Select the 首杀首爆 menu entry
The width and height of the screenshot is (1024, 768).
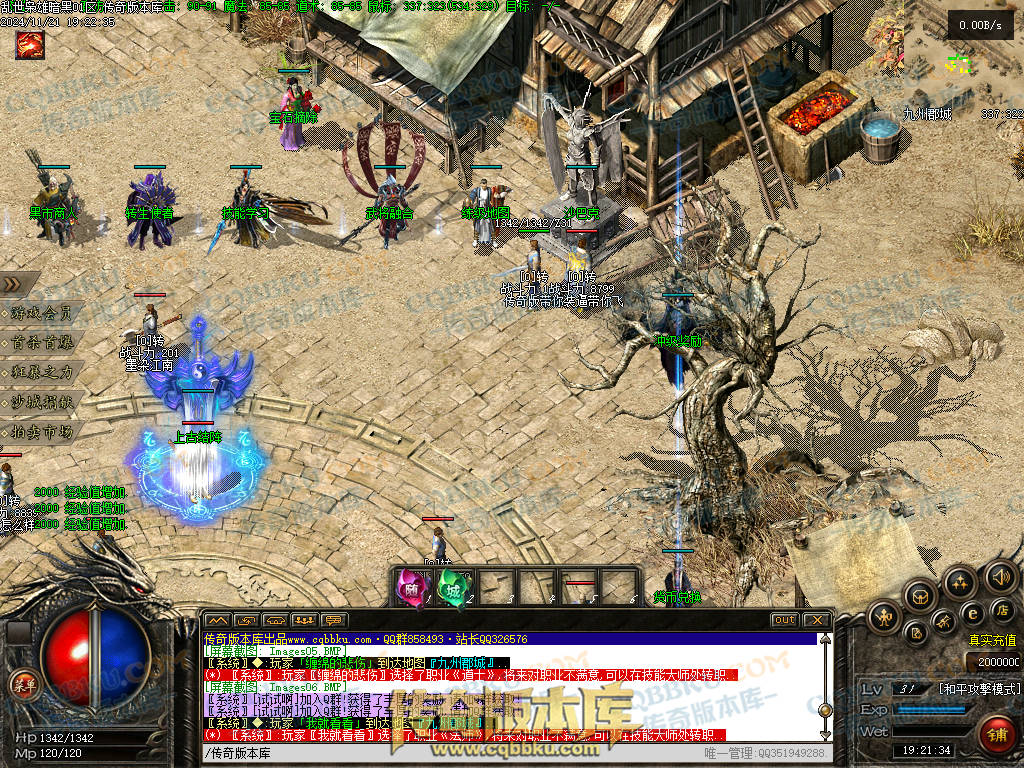[42, 342]
